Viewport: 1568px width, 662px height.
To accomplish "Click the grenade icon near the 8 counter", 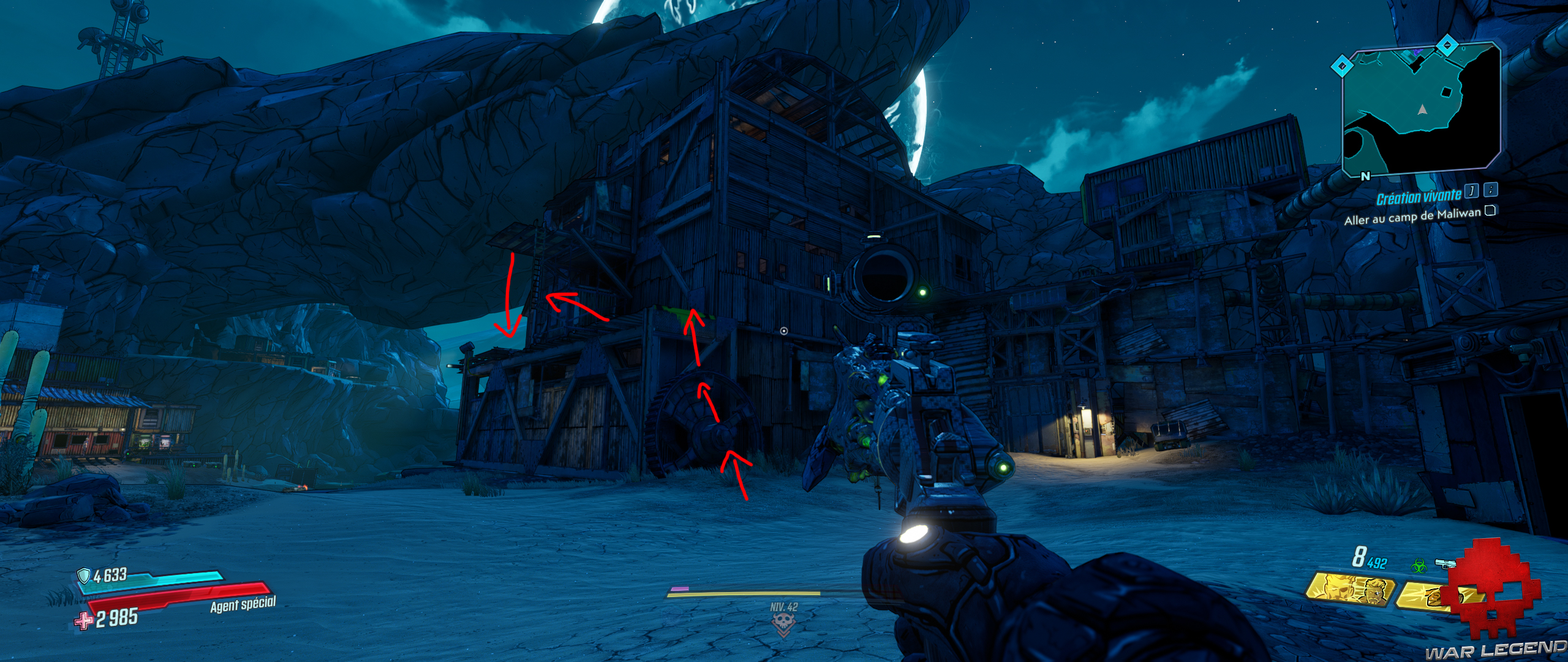I will click(x=1359, y=555).
